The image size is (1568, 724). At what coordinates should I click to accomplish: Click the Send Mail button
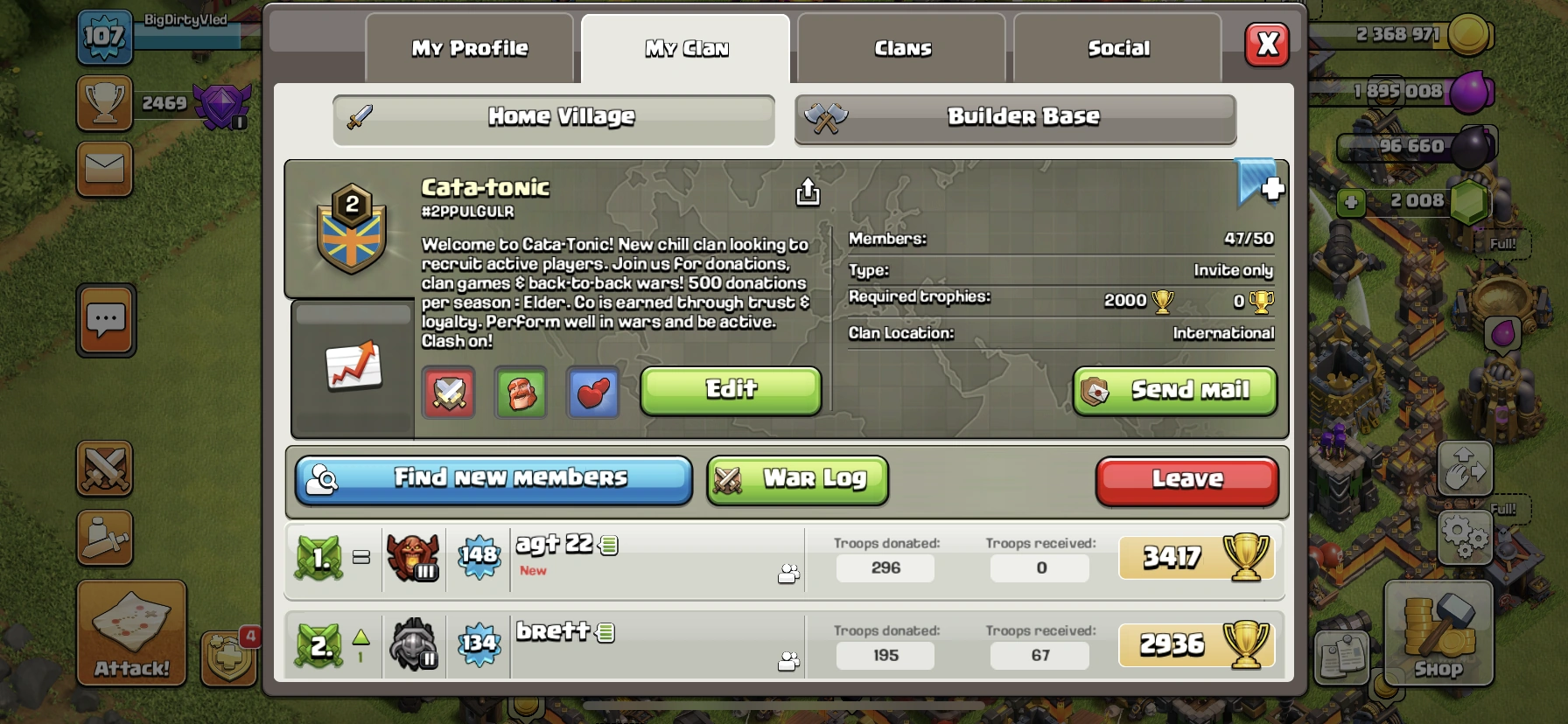point(1174,391)
